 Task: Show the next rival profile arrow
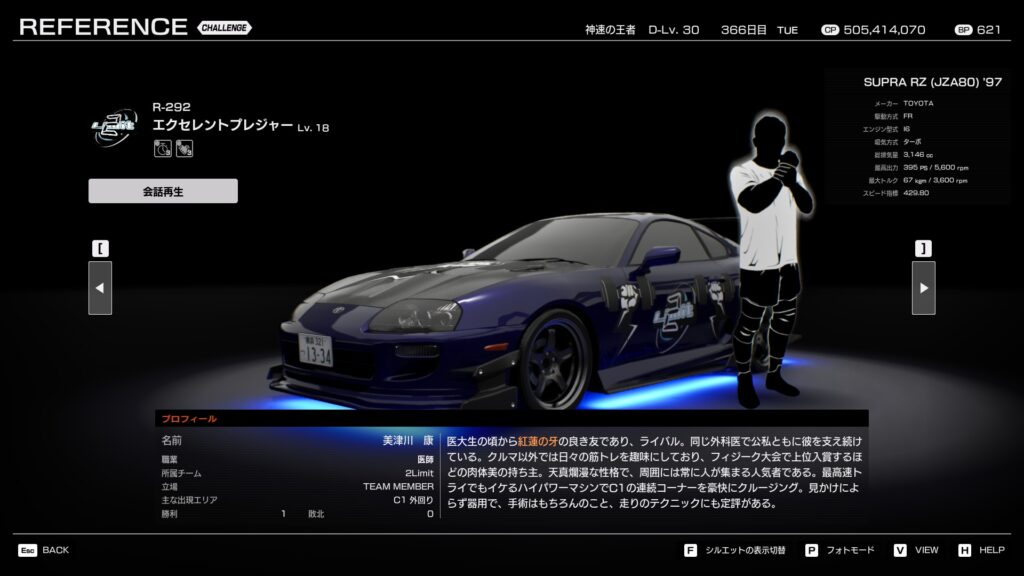(923, 288)
